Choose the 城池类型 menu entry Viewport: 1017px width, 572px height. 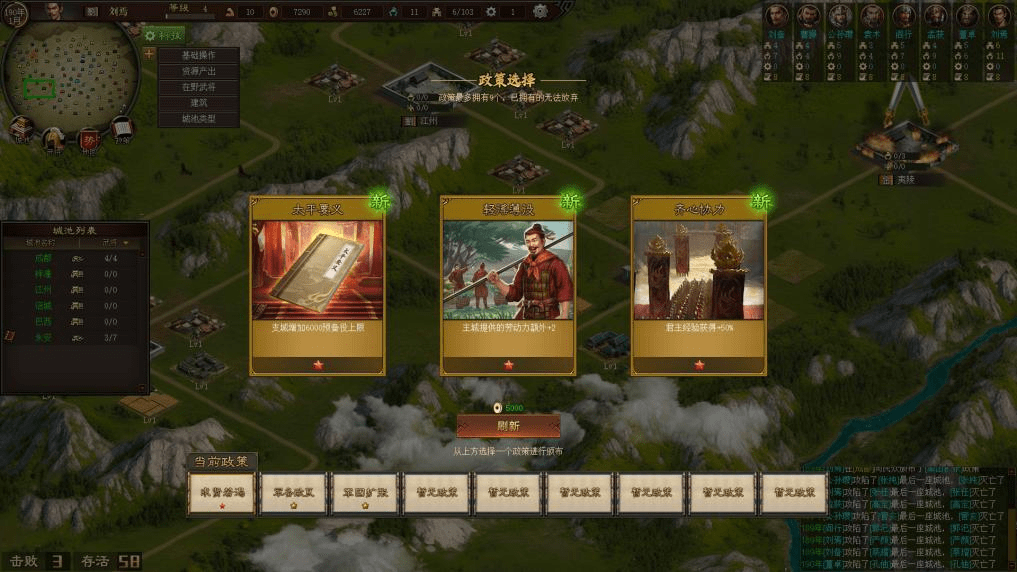198,119
